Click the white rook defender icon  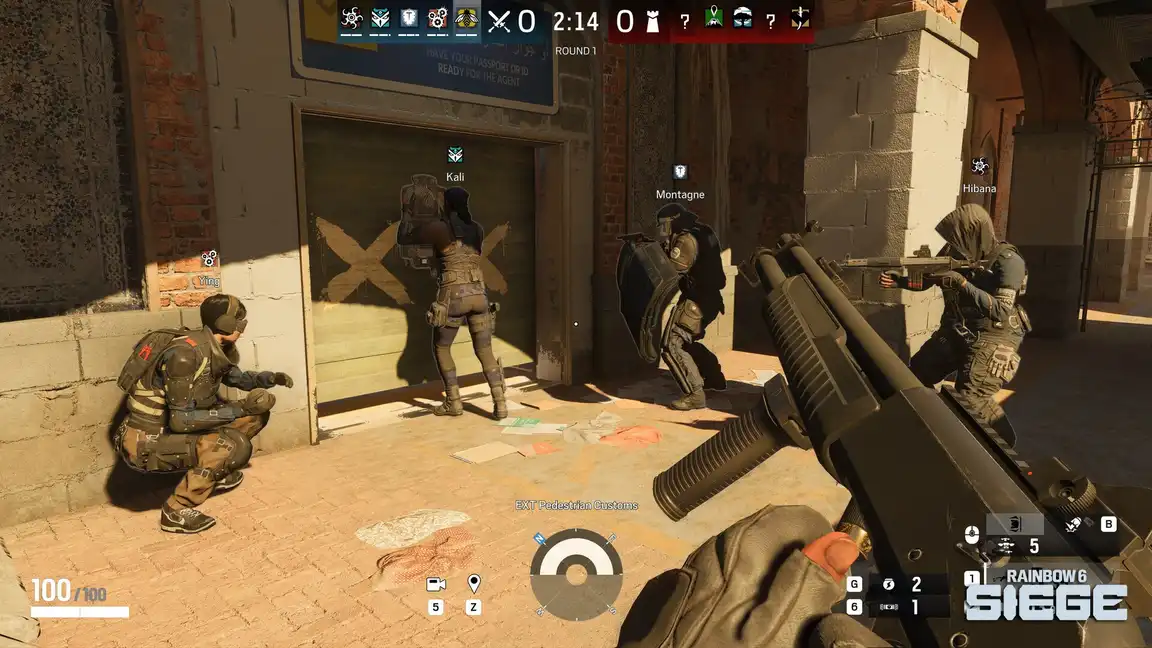click(653, 21)
